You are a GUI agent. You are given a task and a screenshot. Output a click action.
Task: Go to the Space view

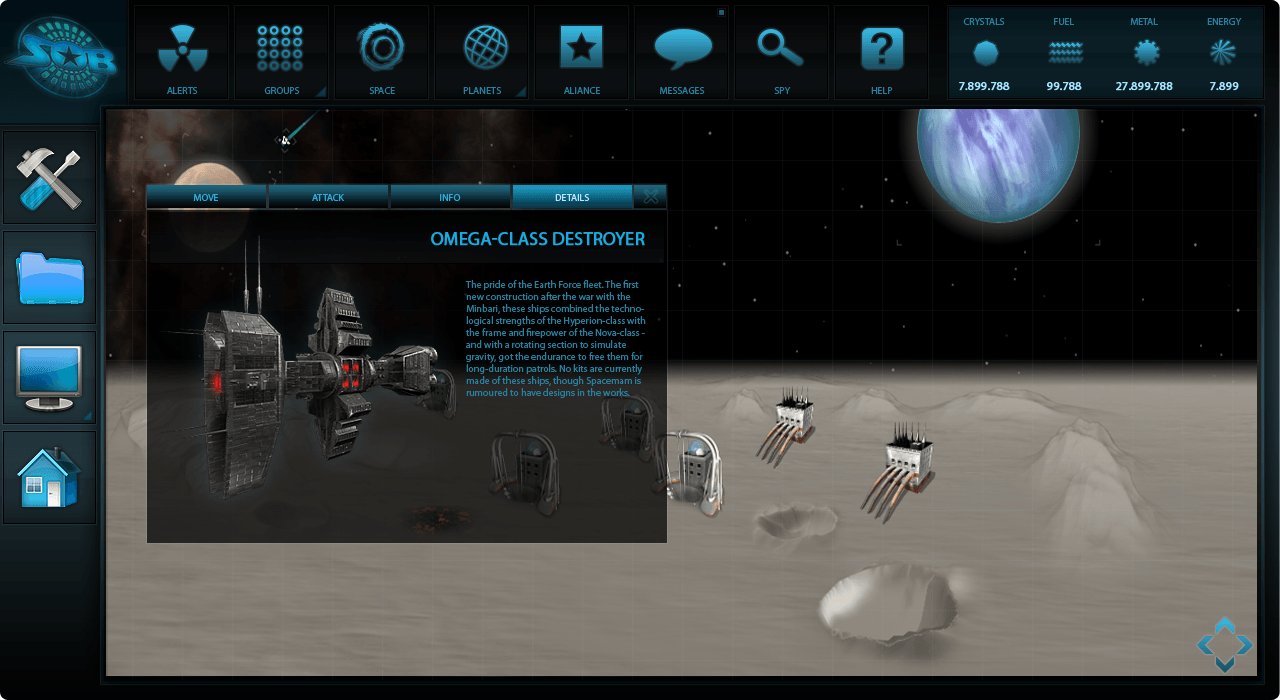pyautogui.click(x=381, y=52)
